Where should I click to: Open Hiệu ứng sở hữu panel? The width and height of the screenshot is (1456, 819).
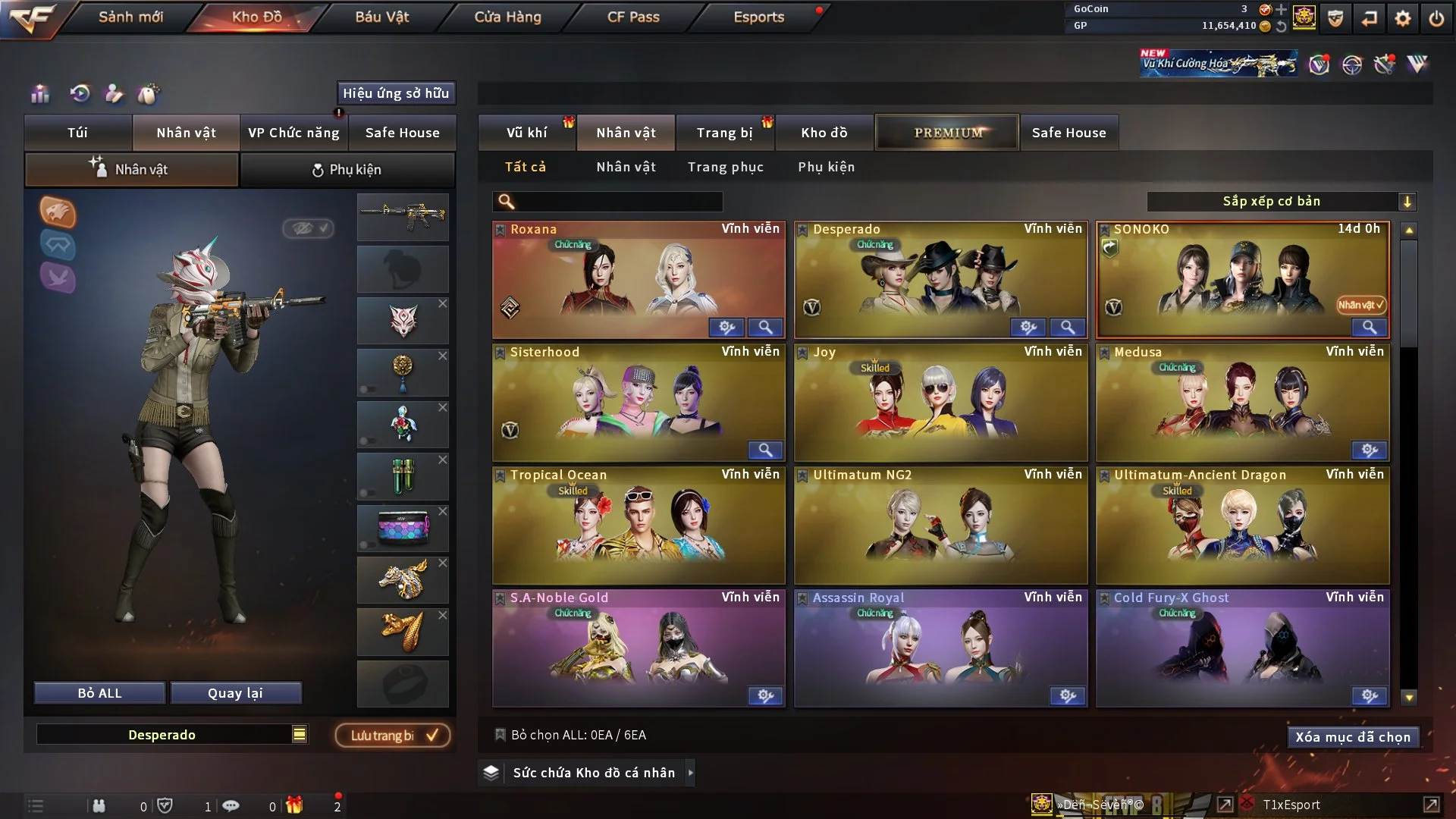click(x=395, y=93)
